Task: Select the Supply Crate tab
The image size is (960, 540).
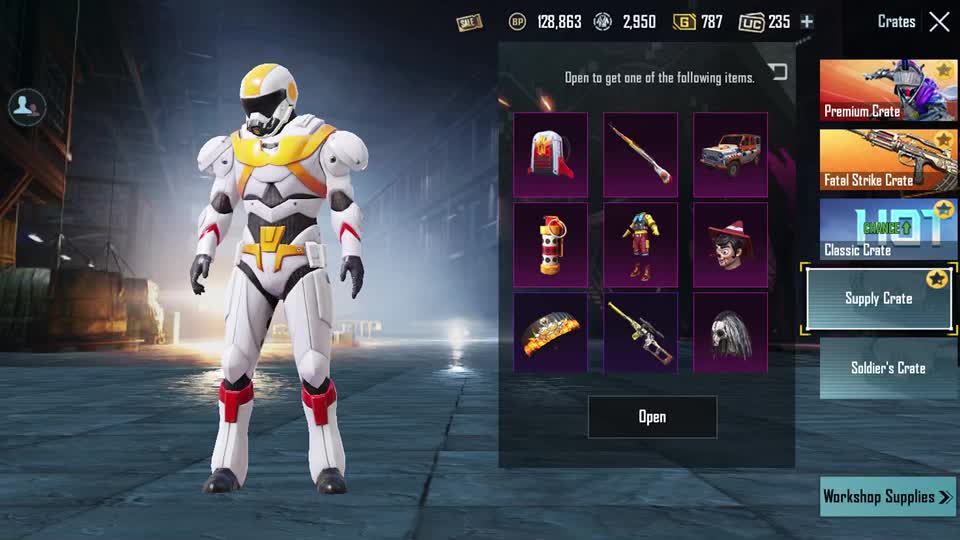Action: (x=879, y=298)
